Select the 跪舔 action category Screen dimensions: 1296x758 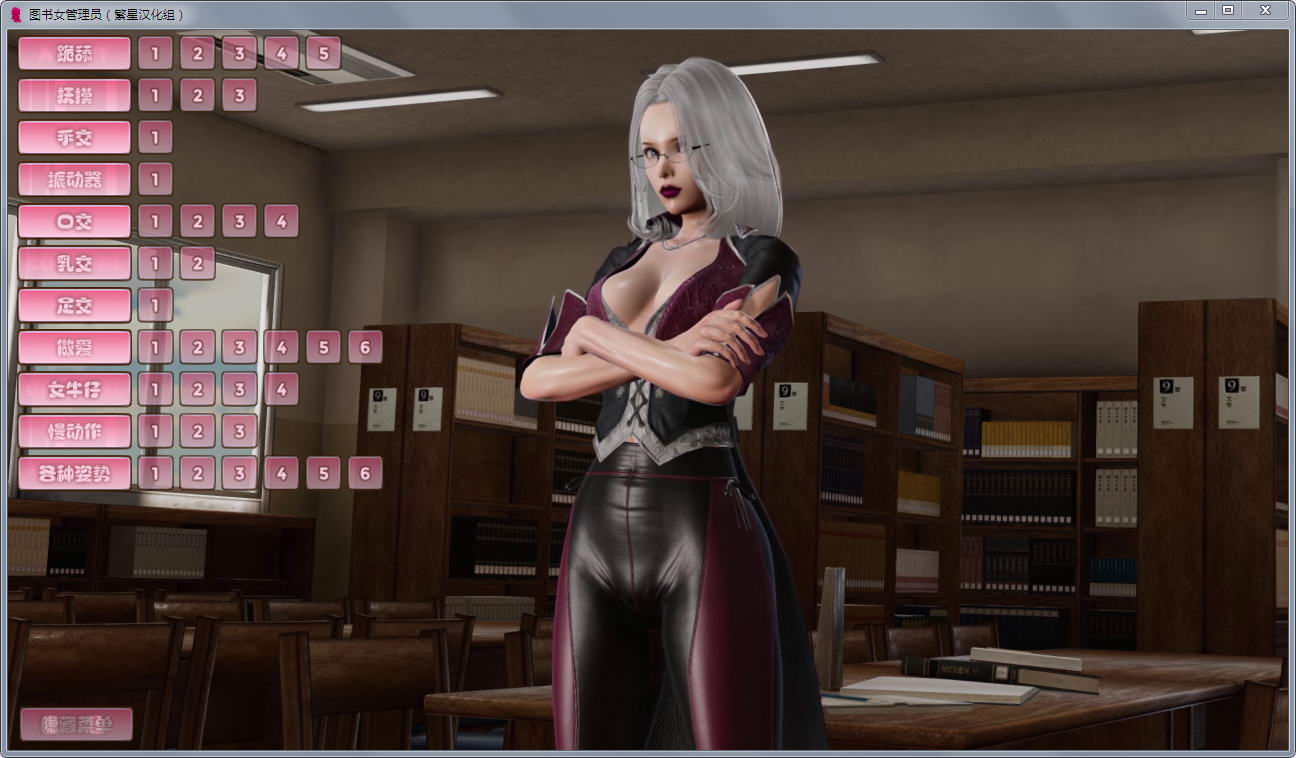[x=73, y=53]
